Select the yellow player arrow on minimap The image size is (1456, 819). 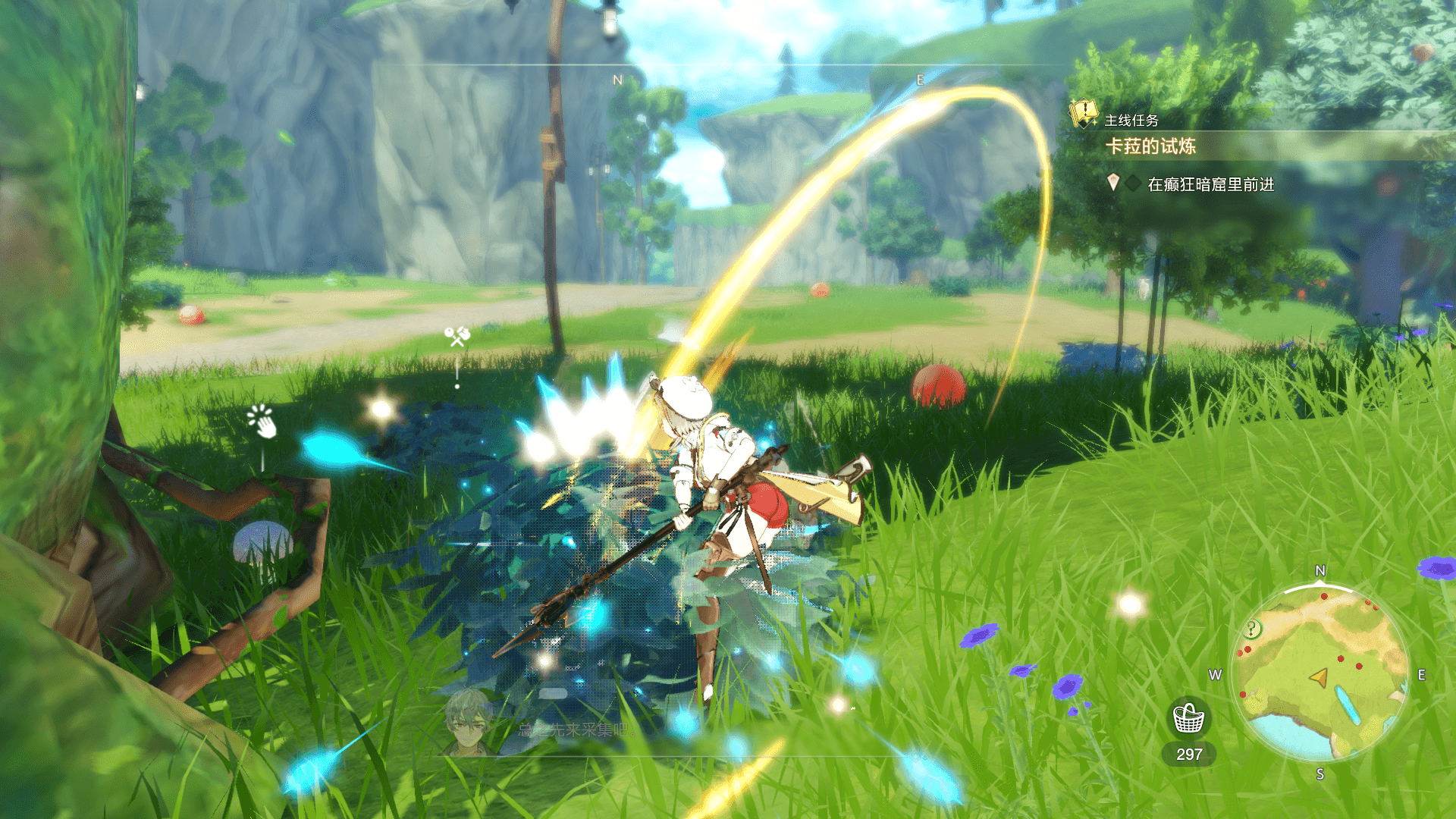[x=1319, y=676]
